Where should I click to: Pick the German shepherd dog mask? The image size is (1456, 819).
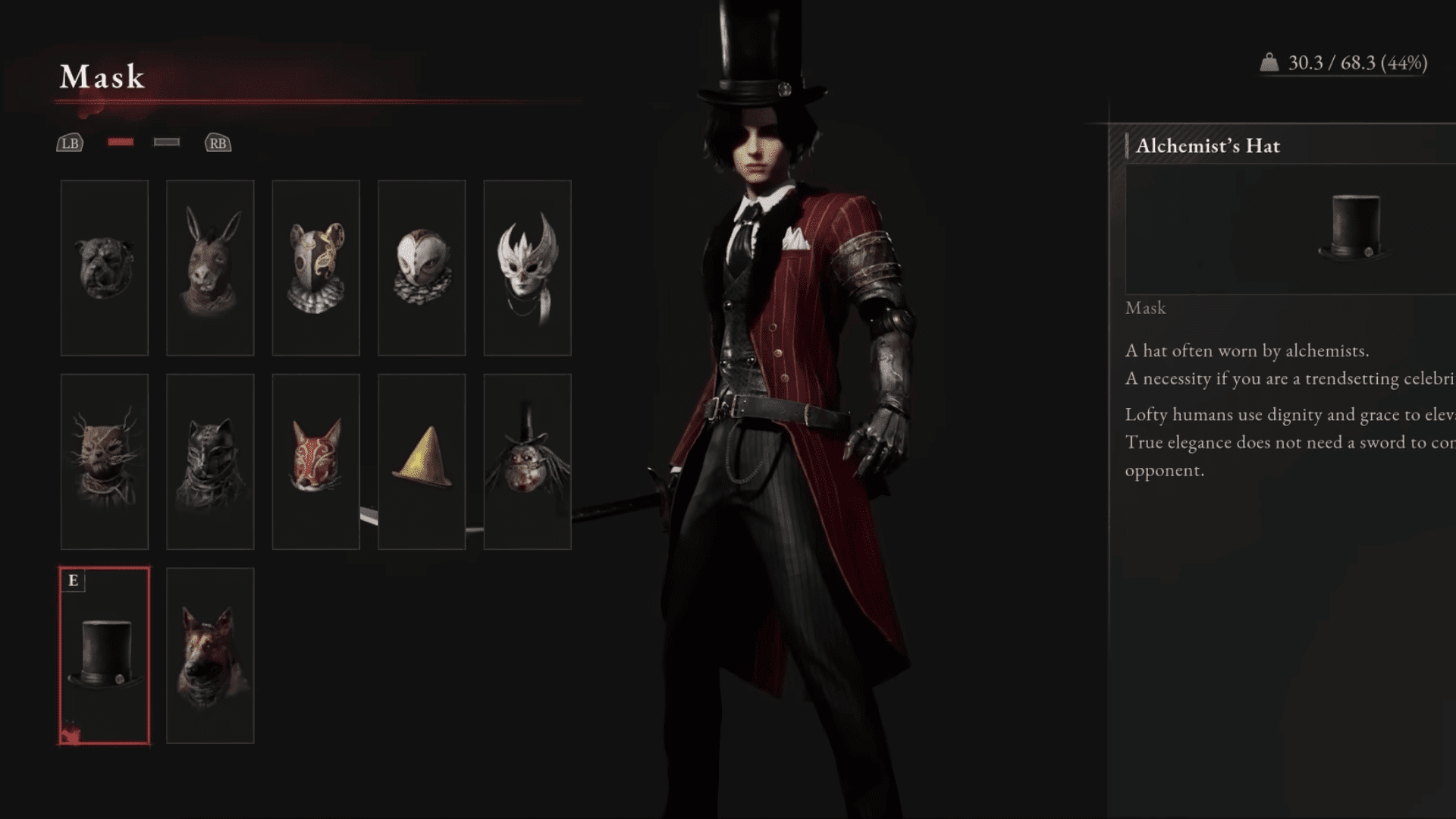[210, 655]
